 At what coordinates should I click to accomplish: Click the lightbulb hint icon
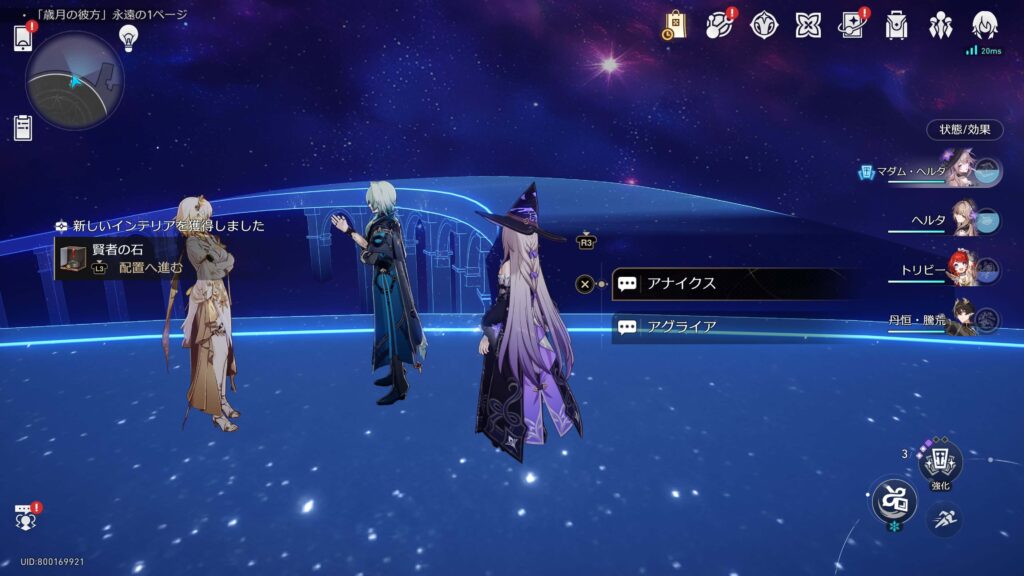[x=128, y=37]
